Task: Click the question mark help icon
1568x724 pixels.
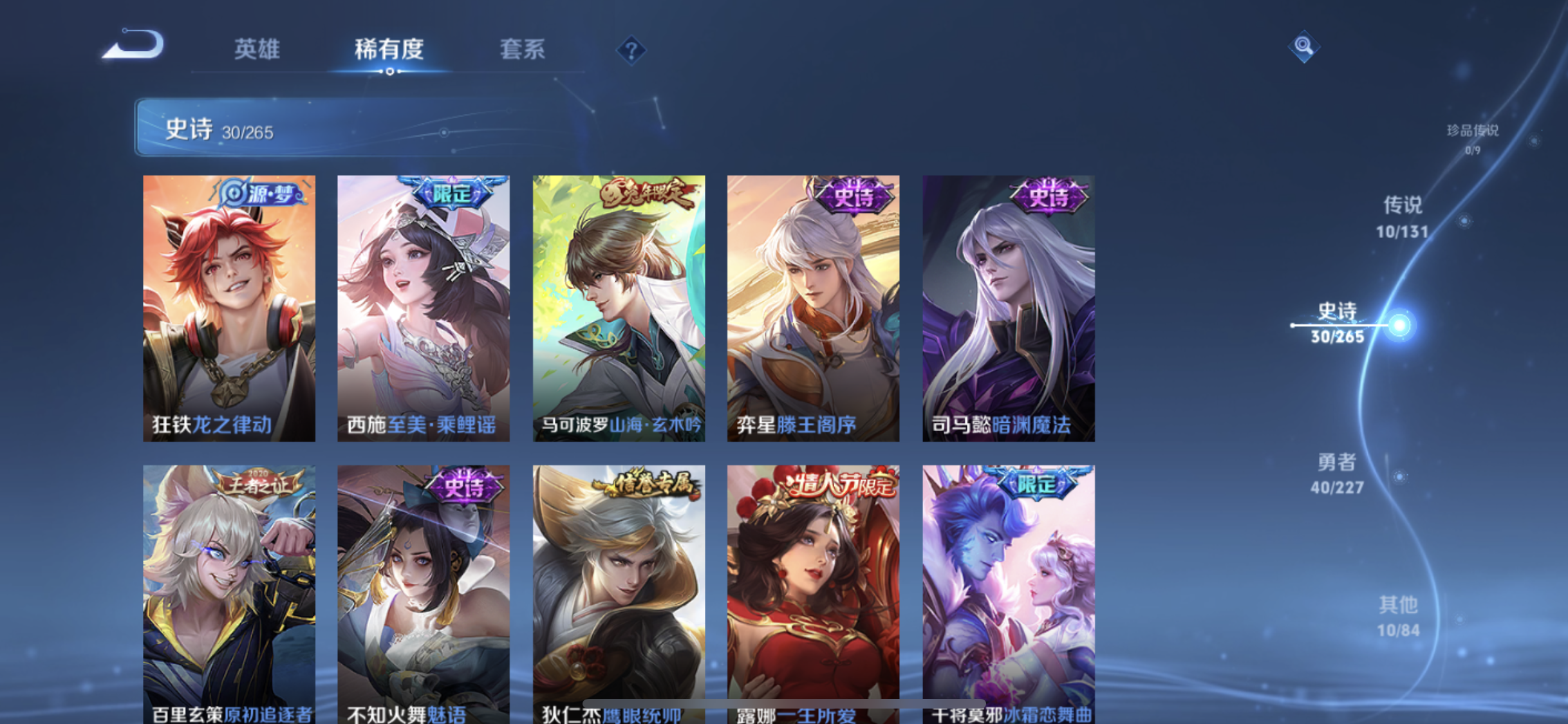Action: 632,50
